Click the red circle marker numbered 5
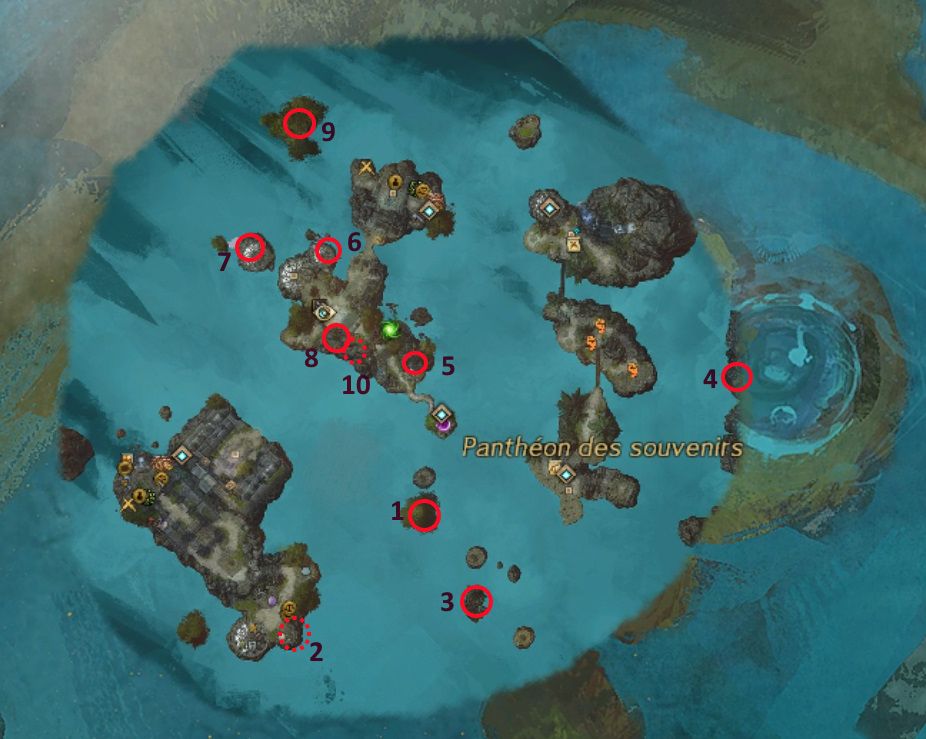This screenshot has height=739, width=926. click(x=414, y=362)
